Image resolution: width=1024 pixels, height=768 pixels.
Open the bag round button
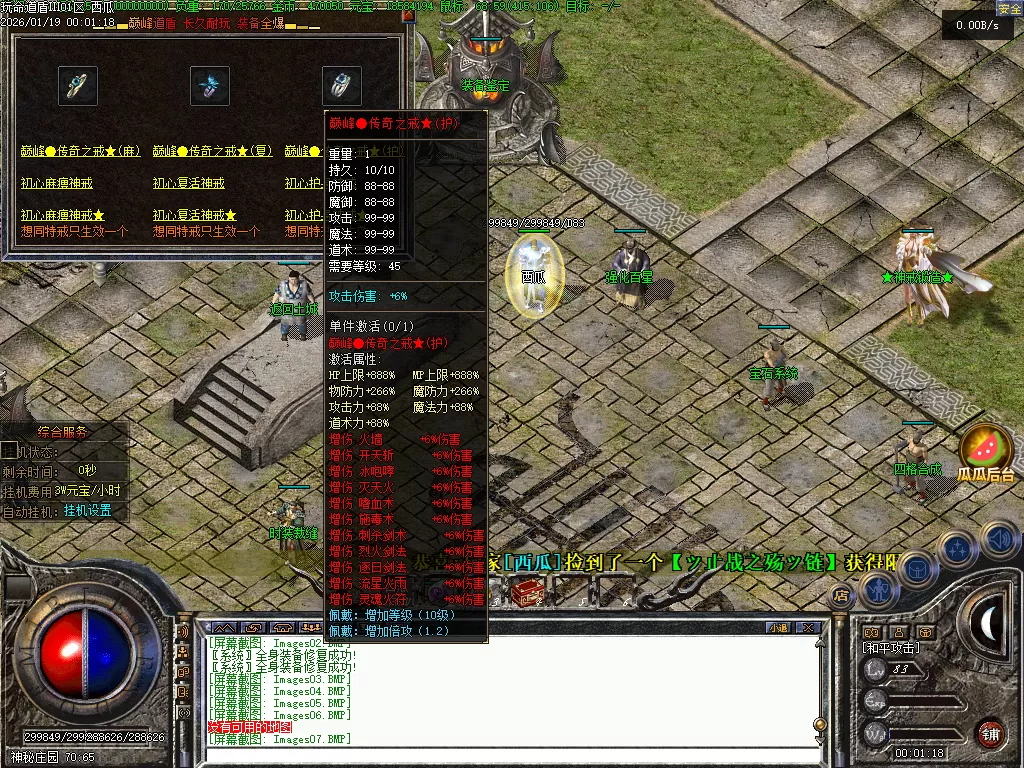(917, 570)
